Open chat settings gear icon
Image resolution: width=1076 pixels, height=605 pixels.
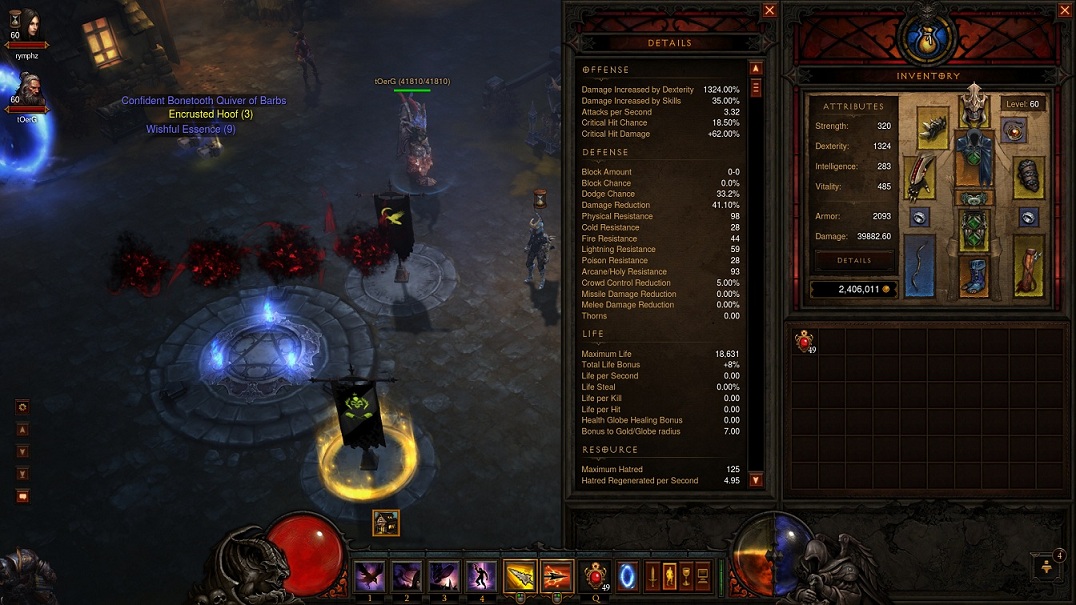coord(22,407)
